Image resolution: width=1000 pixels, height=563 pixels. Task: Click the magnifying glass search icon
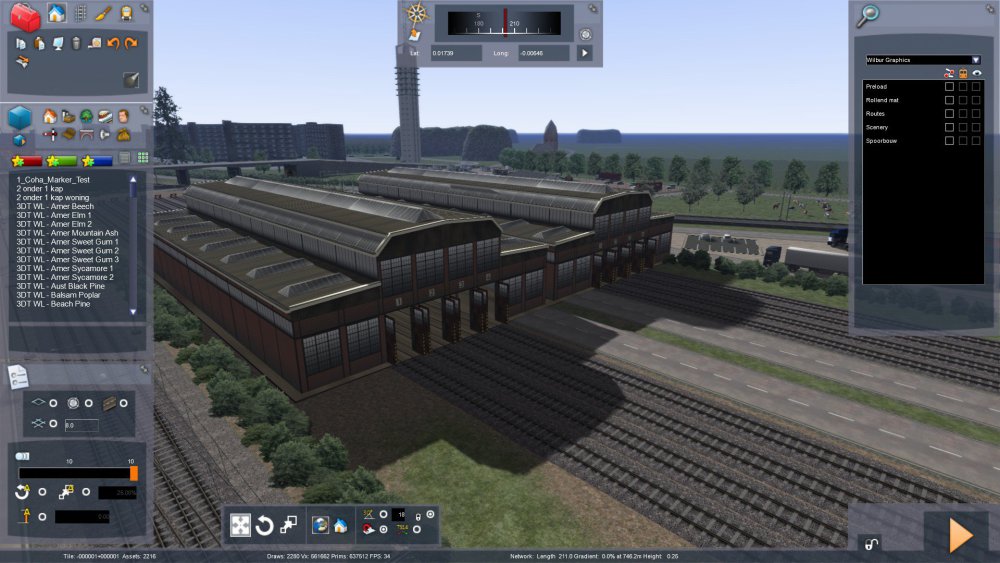tap(868, 14)
